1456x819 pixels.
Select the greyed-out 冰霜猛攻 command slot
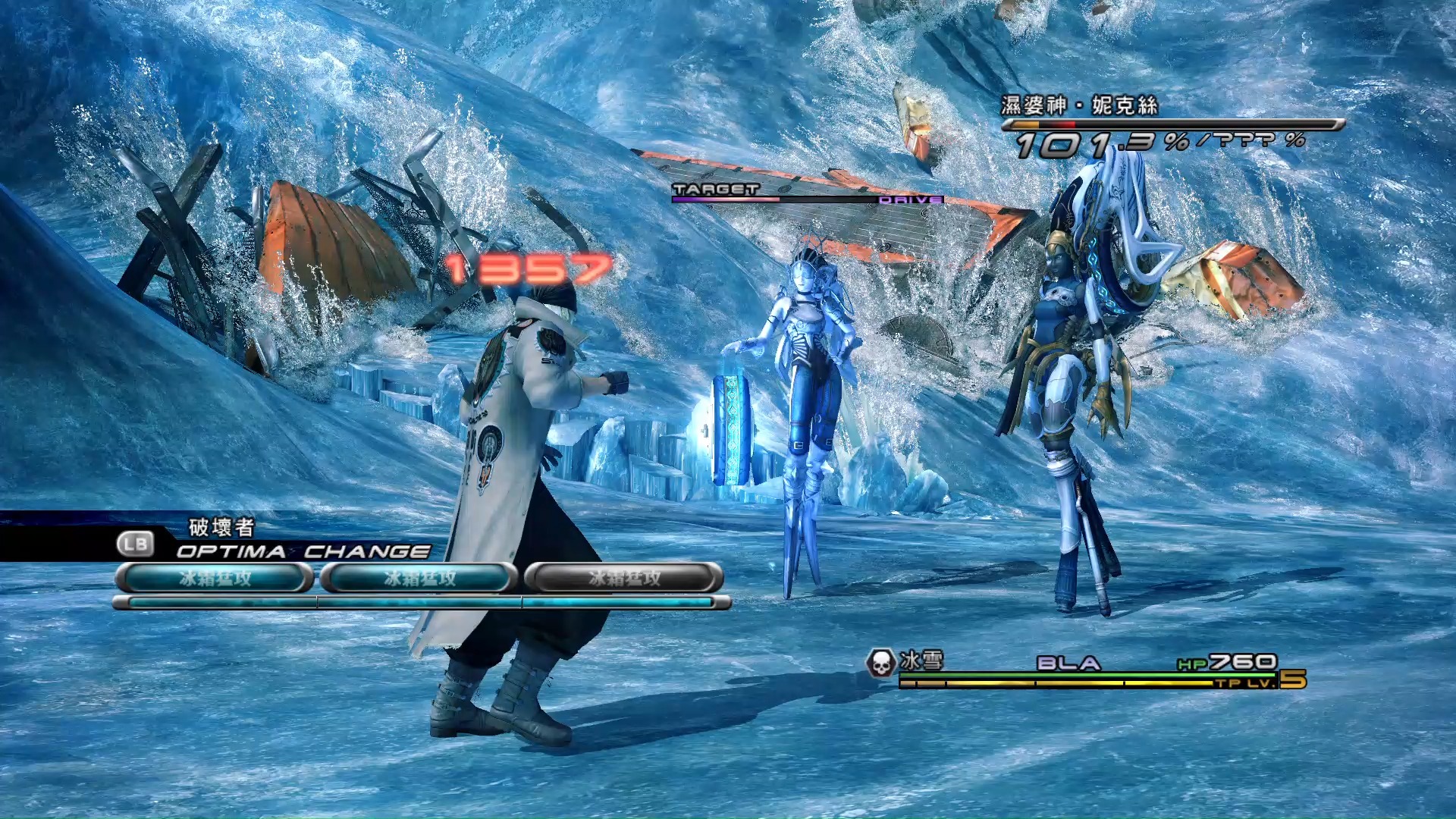pos(623,578)
